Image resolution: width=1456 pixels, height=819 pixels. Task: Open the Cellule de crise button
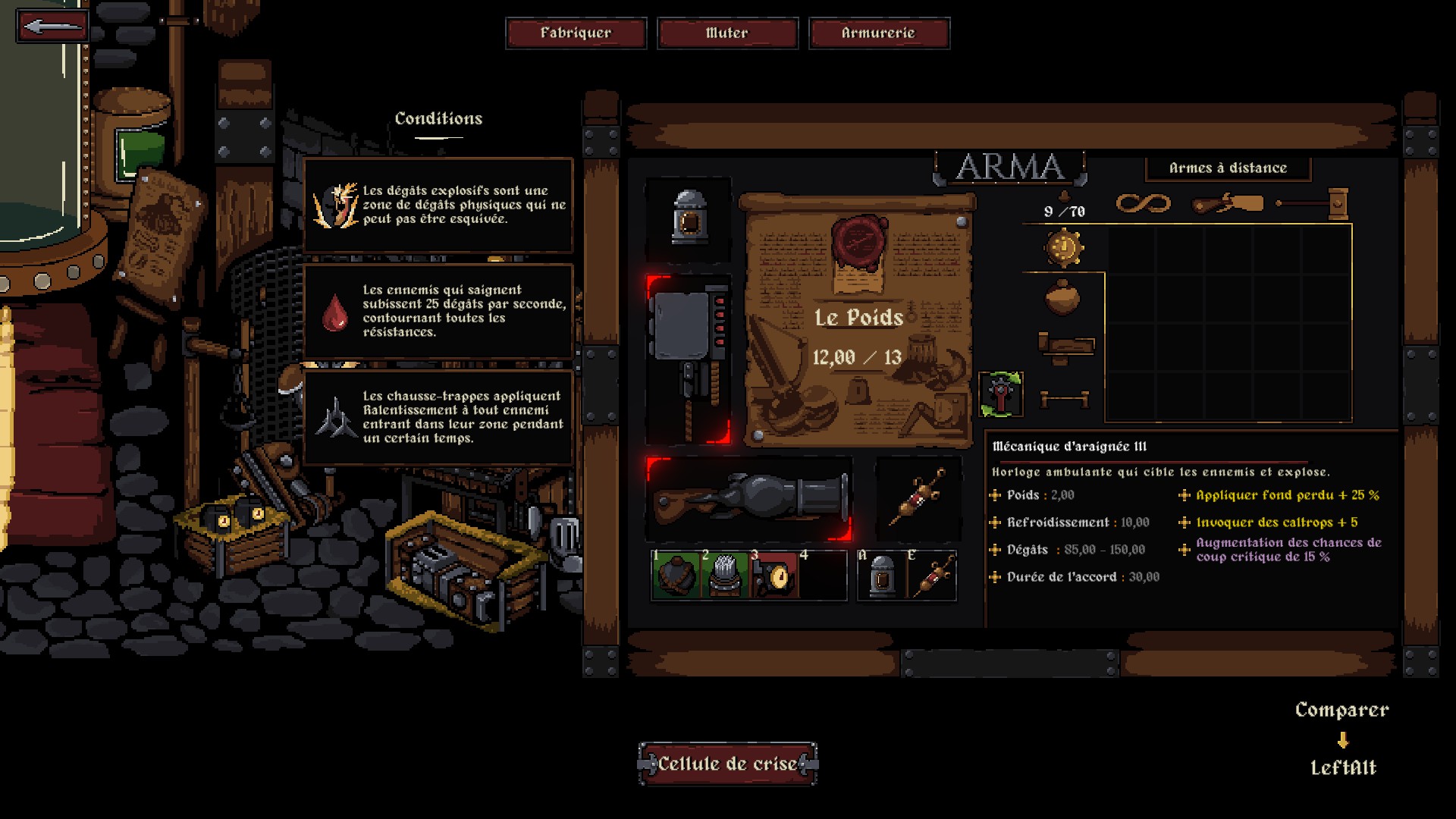click(x=727, y=764)
